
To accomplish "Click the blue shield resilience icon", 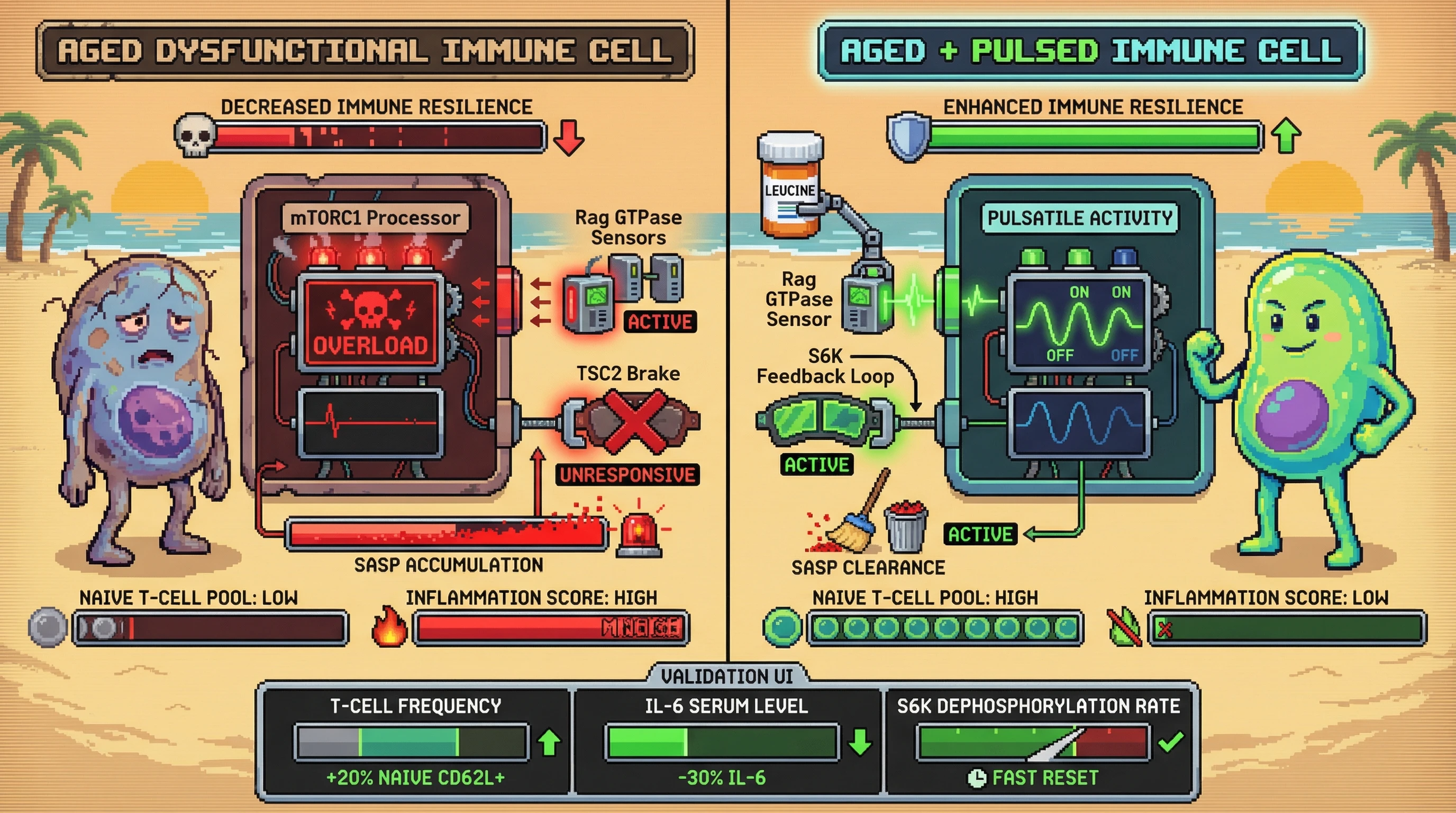I will pos(908,137).
